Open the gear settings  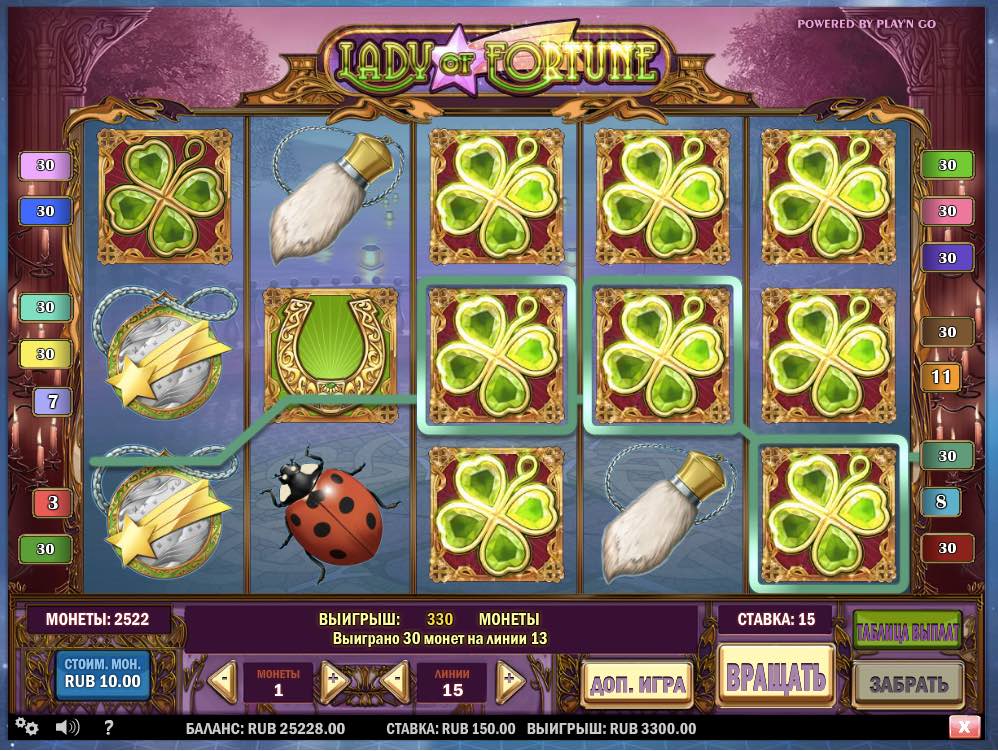click(x=27, y=727)
